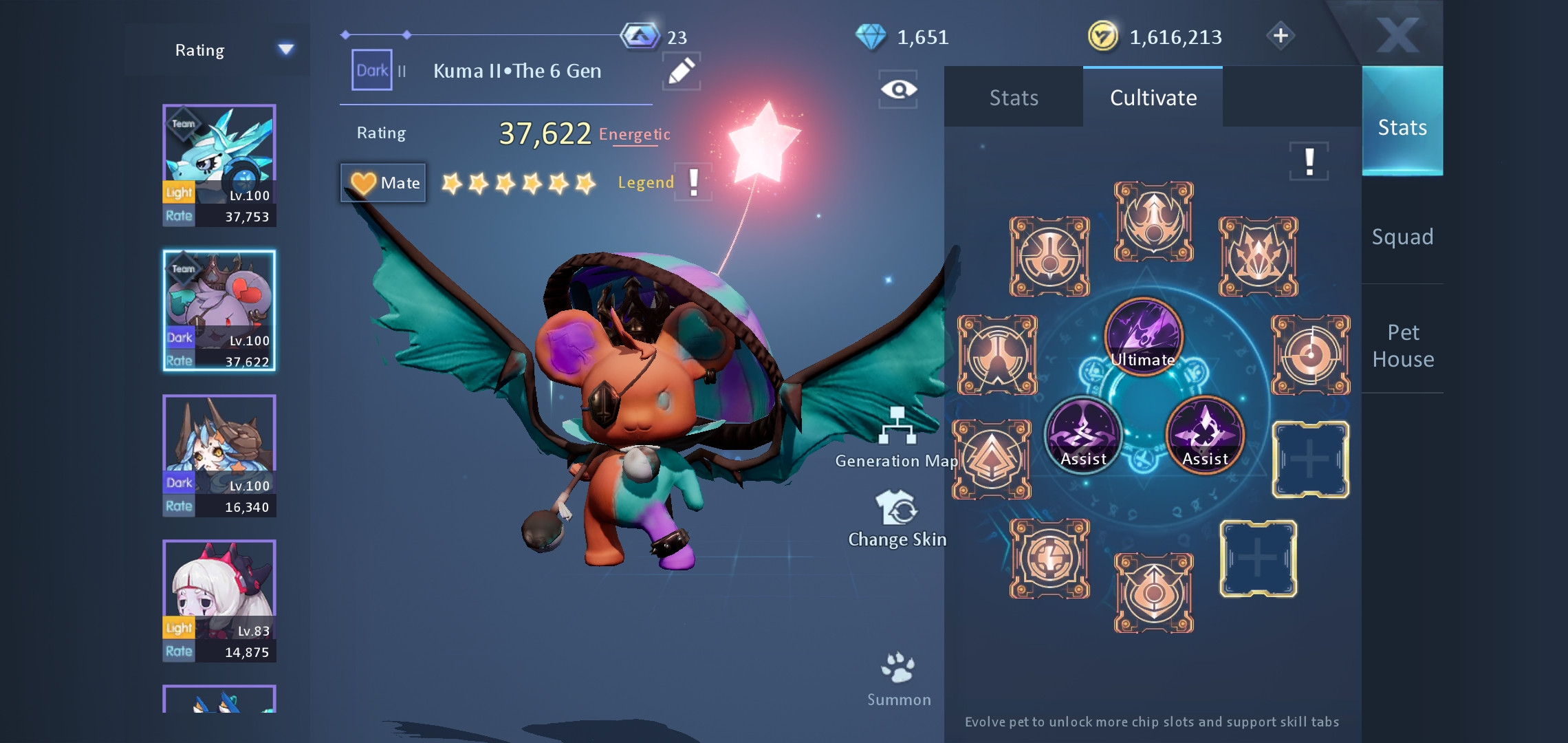Add more gold with the plus button
The image size is (1568, 743).
point(1281,36)
